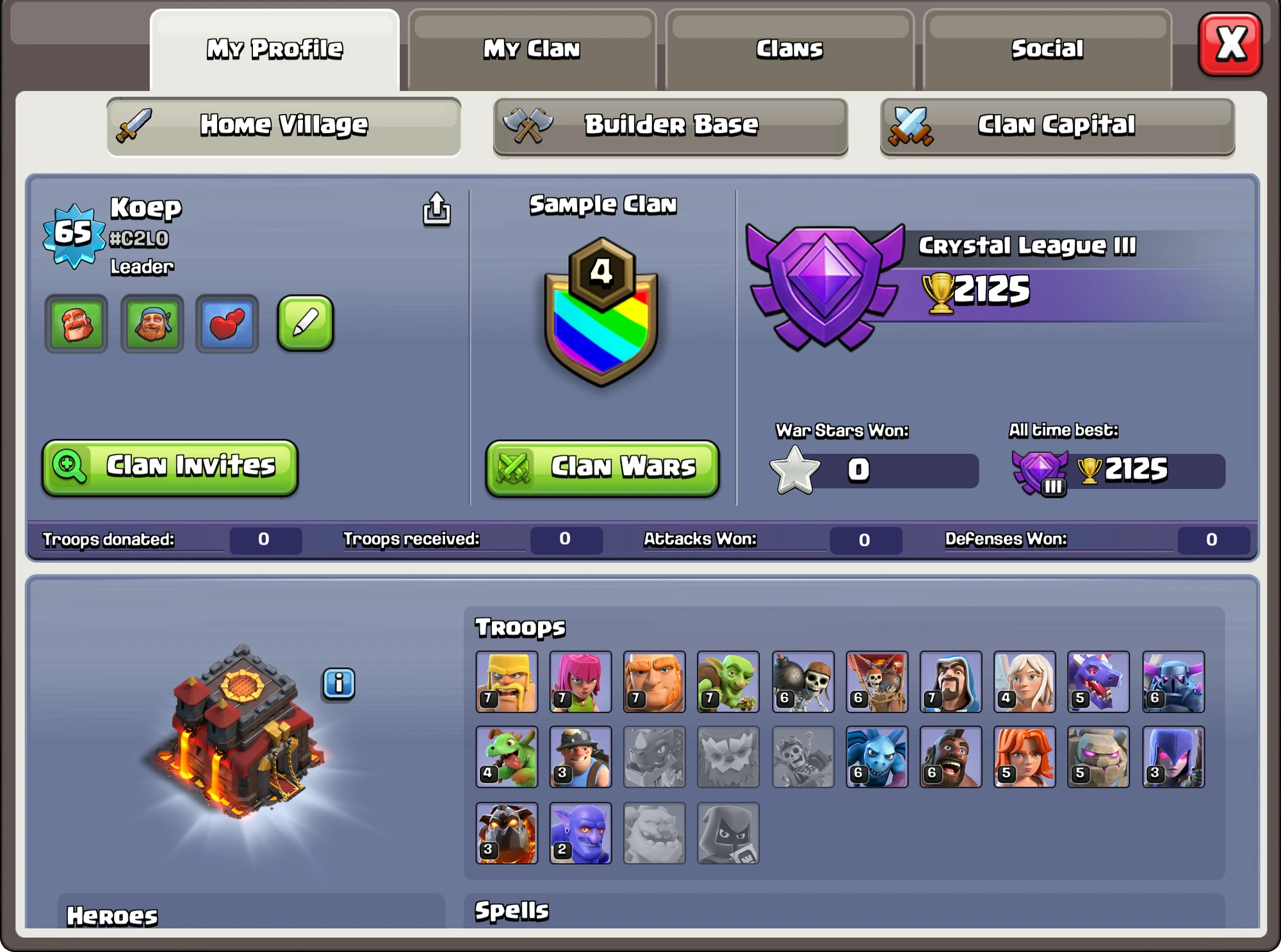Select the Witch troop icon

point(1173,757)
